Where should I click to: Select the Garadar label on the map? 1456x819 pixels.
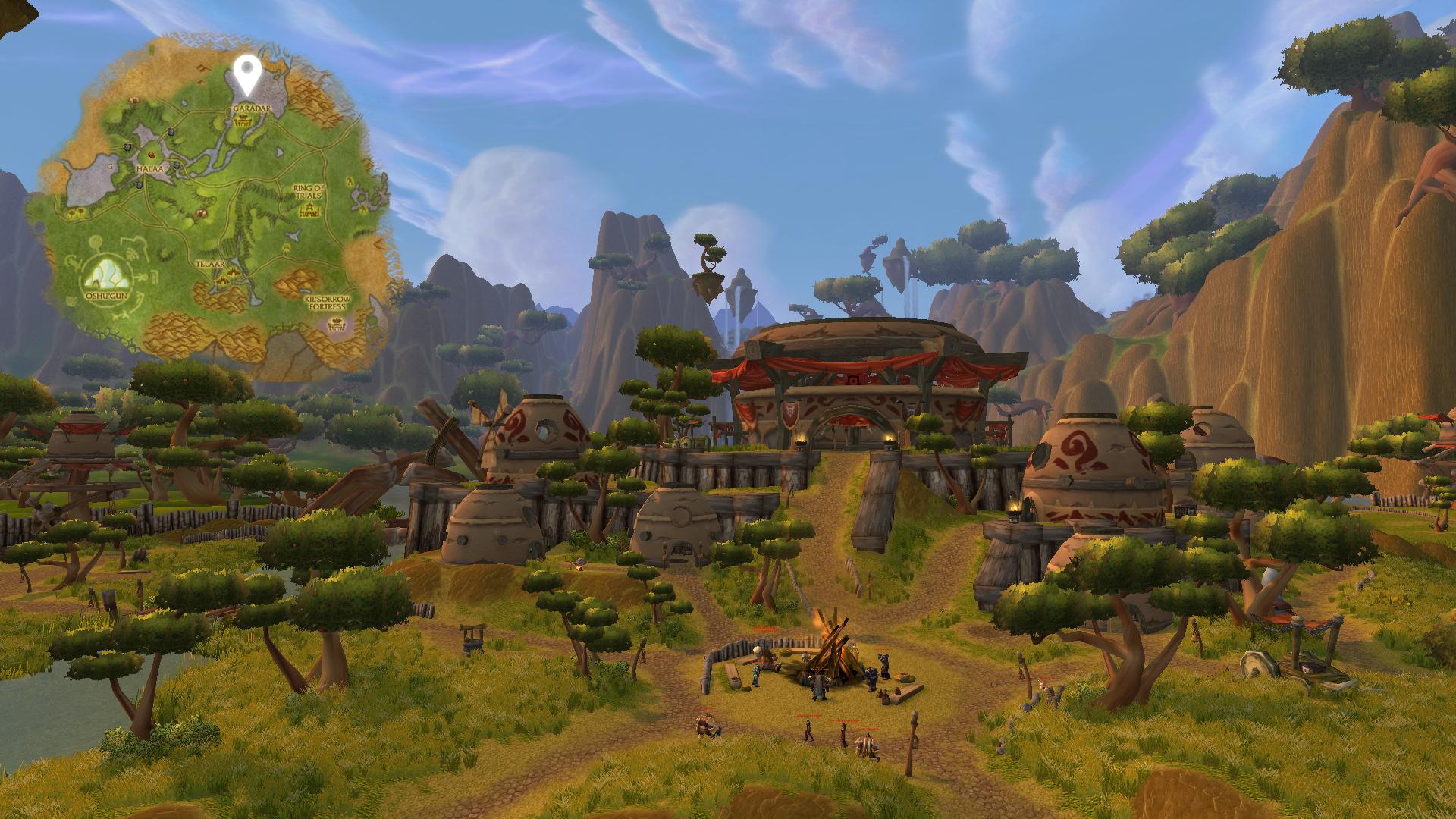click(244, 109)
